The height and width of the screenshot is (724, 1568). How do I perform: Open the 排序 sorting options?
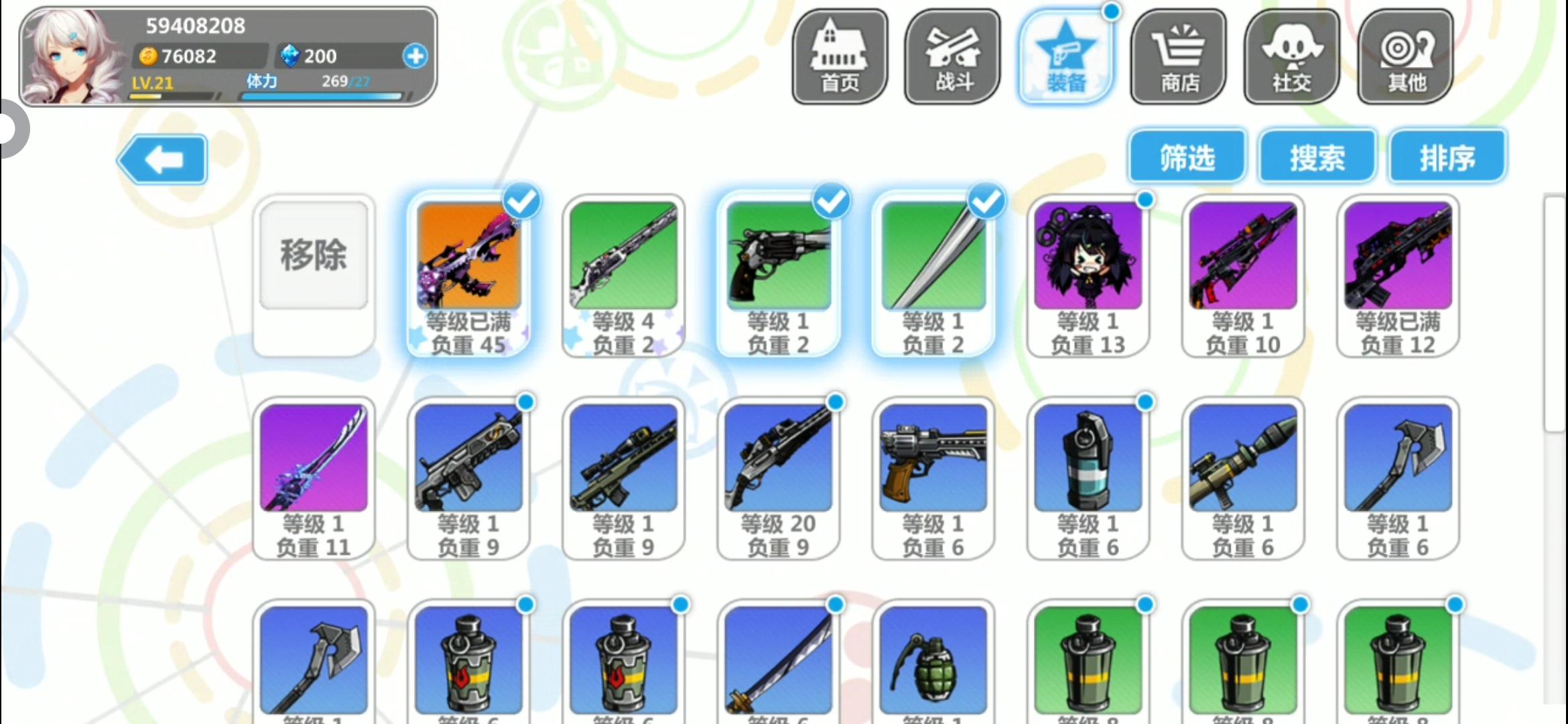pyautogui.click(x=1446, y=156)
